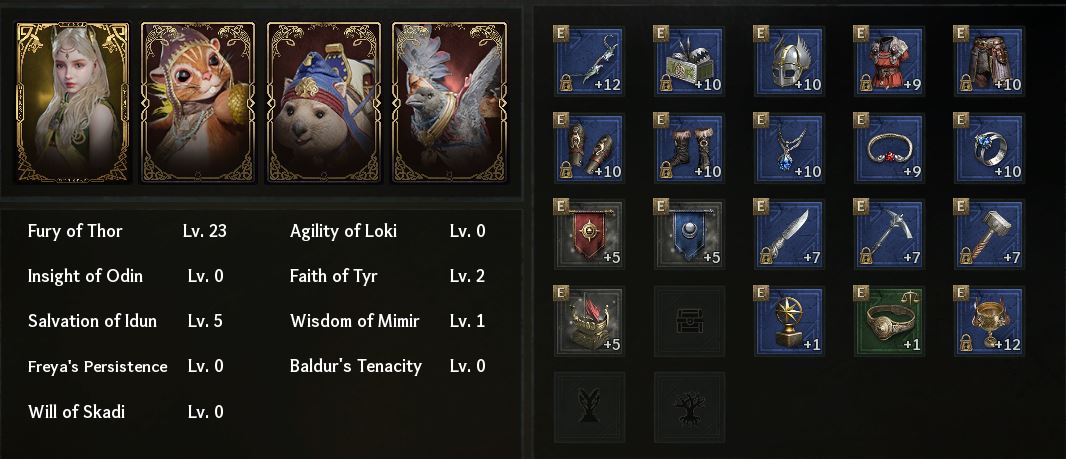Select the red-gem bracelet slot

[x=889, y=148]
